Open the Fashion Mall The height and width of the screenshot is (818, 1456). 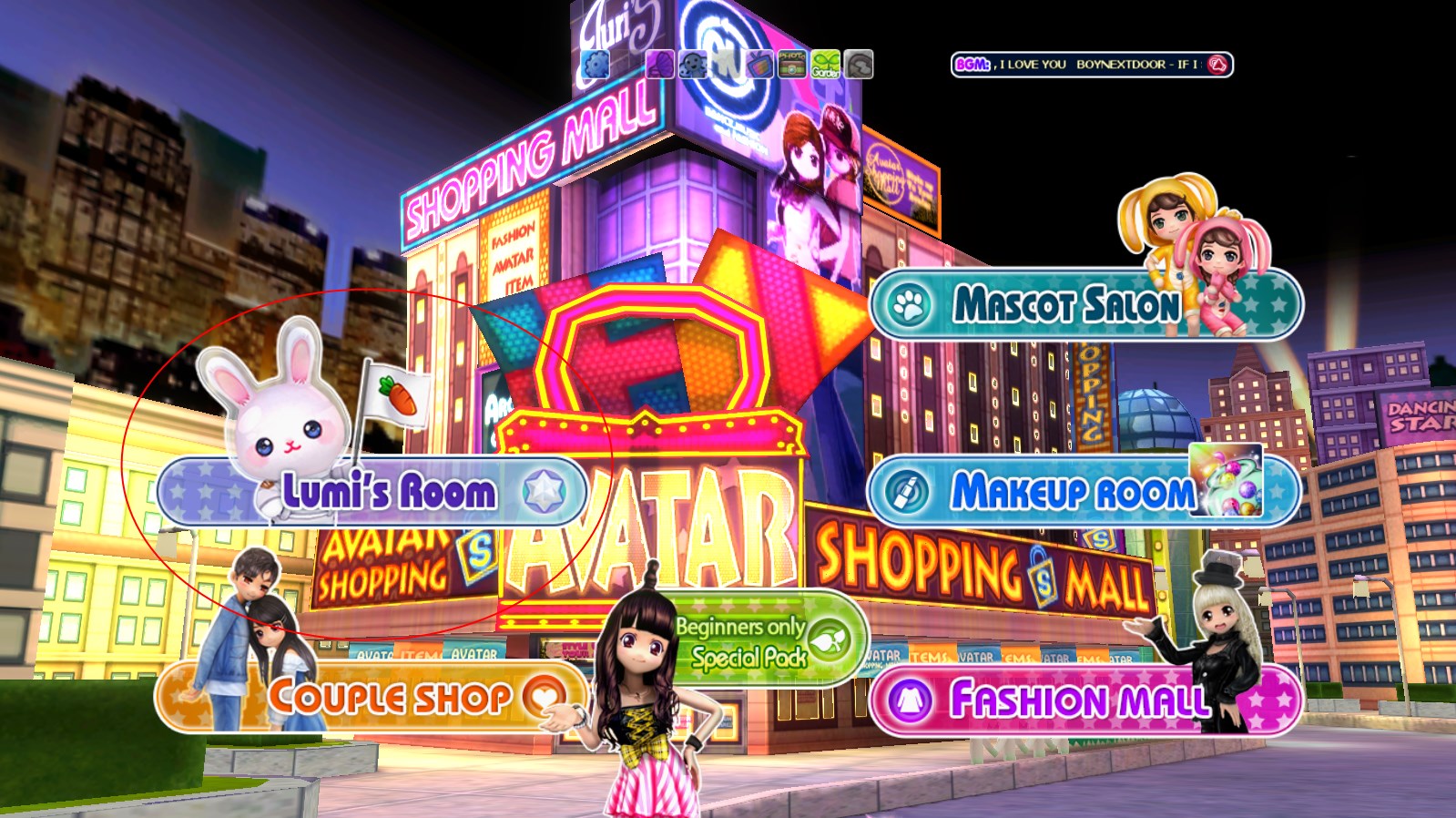coord(1079,700)
